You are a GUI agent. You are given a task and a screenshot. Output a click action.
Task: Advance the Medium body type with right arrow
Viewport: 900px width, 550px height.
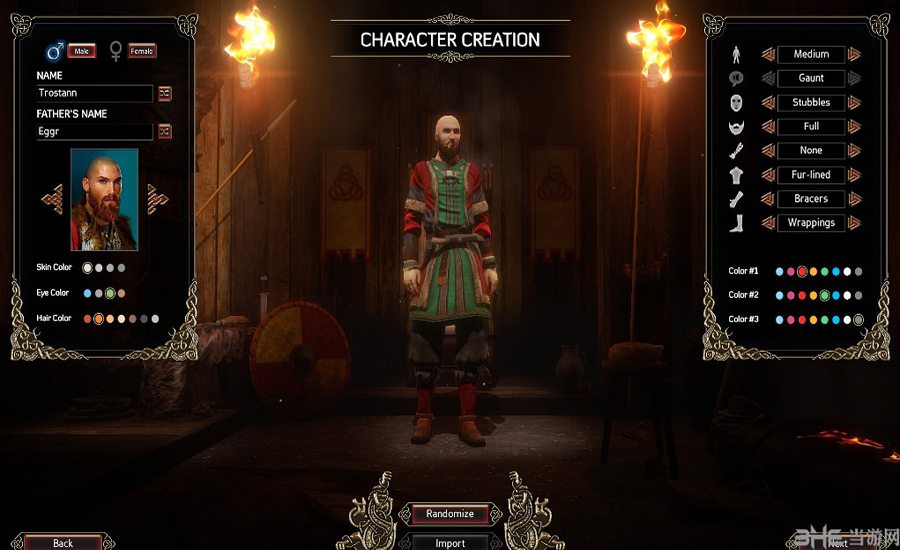pyautogui.click(x=855, y=54)
